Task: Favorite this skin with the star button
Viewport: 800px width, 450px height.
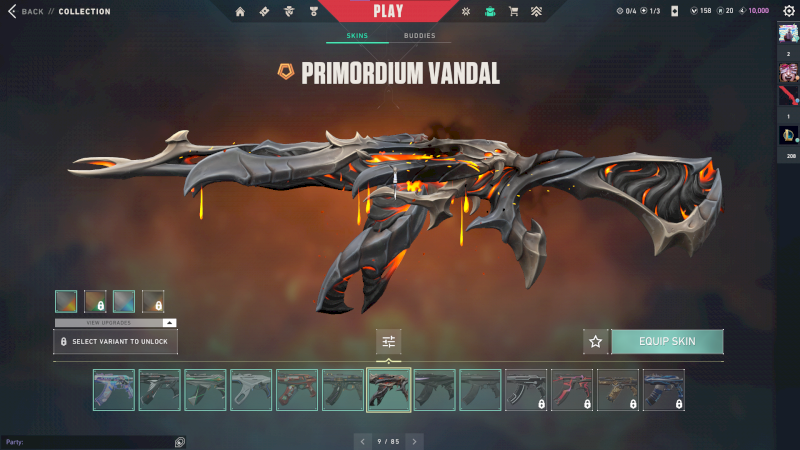Action: click(x=596, y=342)
